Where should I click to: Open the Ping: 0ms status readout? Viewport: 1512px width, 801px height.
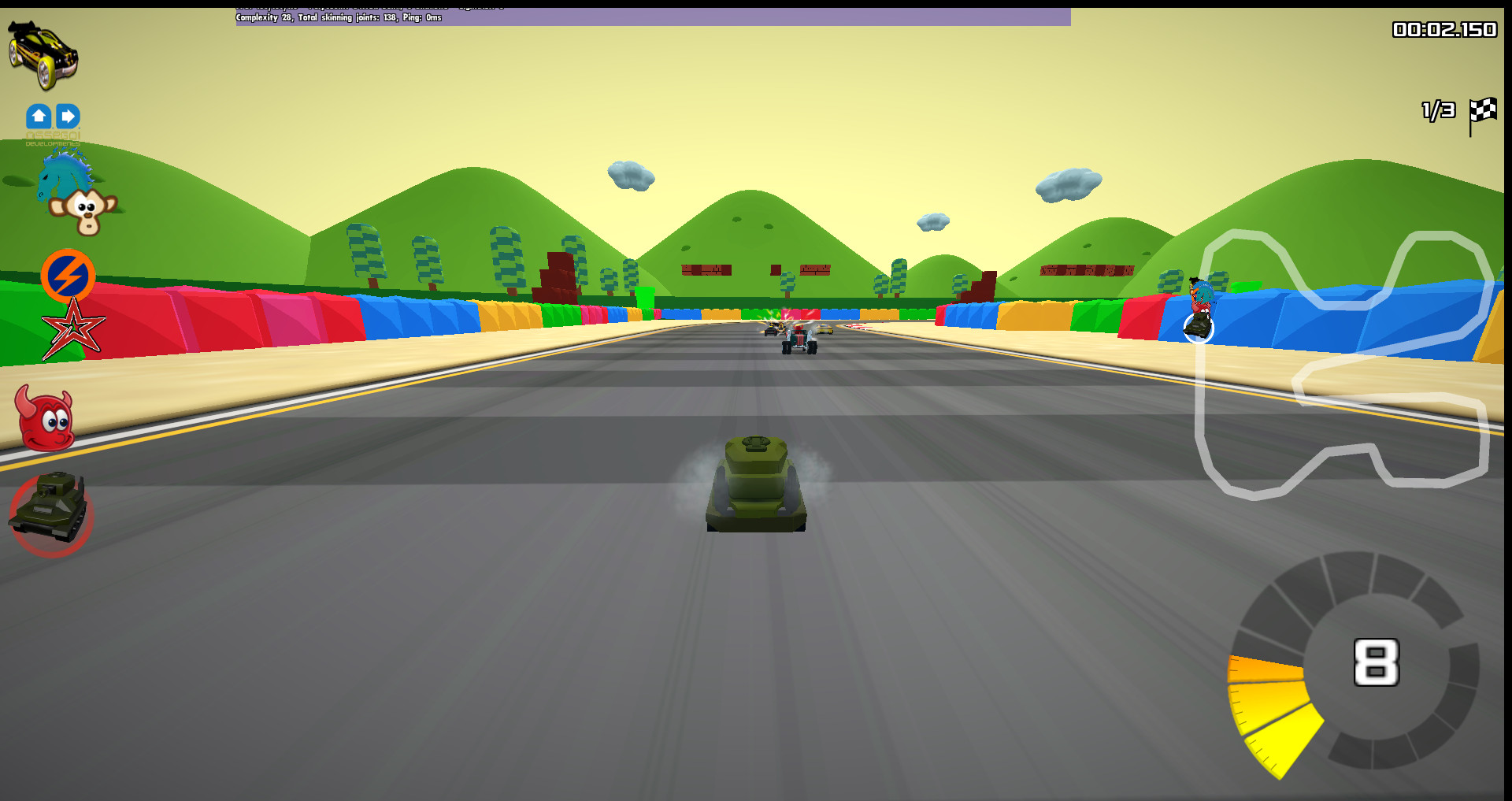pos(423,17)
